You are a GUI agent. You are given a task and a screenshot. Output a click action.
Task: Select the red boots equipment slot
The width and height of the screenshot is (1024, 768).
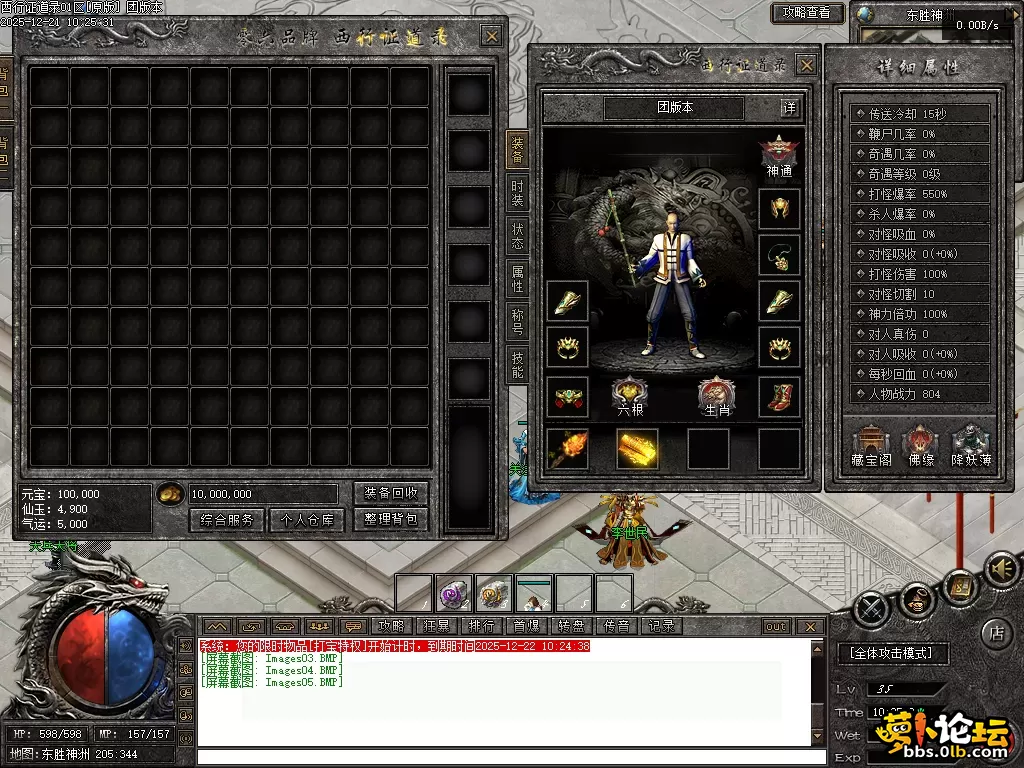779,397
